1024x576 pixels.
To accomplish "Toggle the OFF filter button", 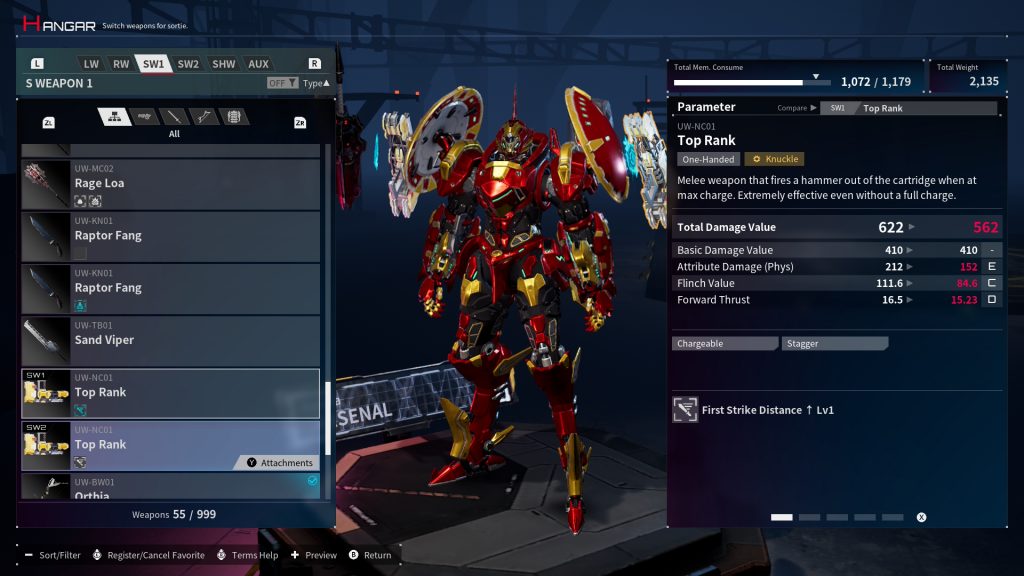I will 281,83.
